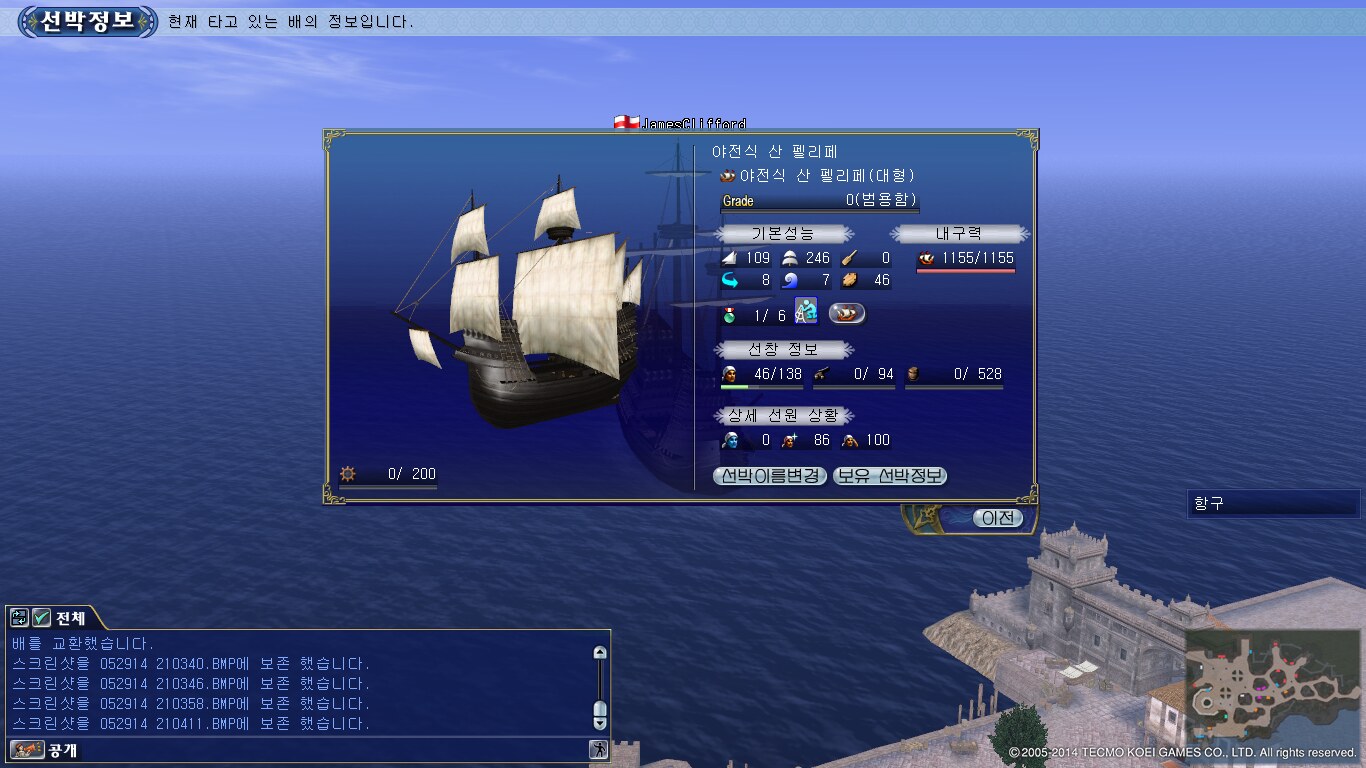The width and height of the screenshot is (1366, 768).
Task: Click the ship icon oval button
Action: click(x=847, y=313)
